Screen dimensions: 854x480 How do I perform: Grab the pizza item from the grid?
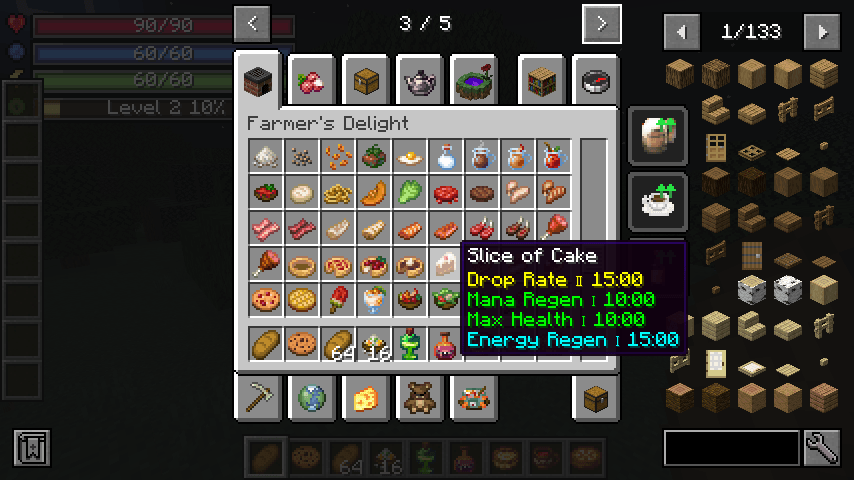point(264,301)
